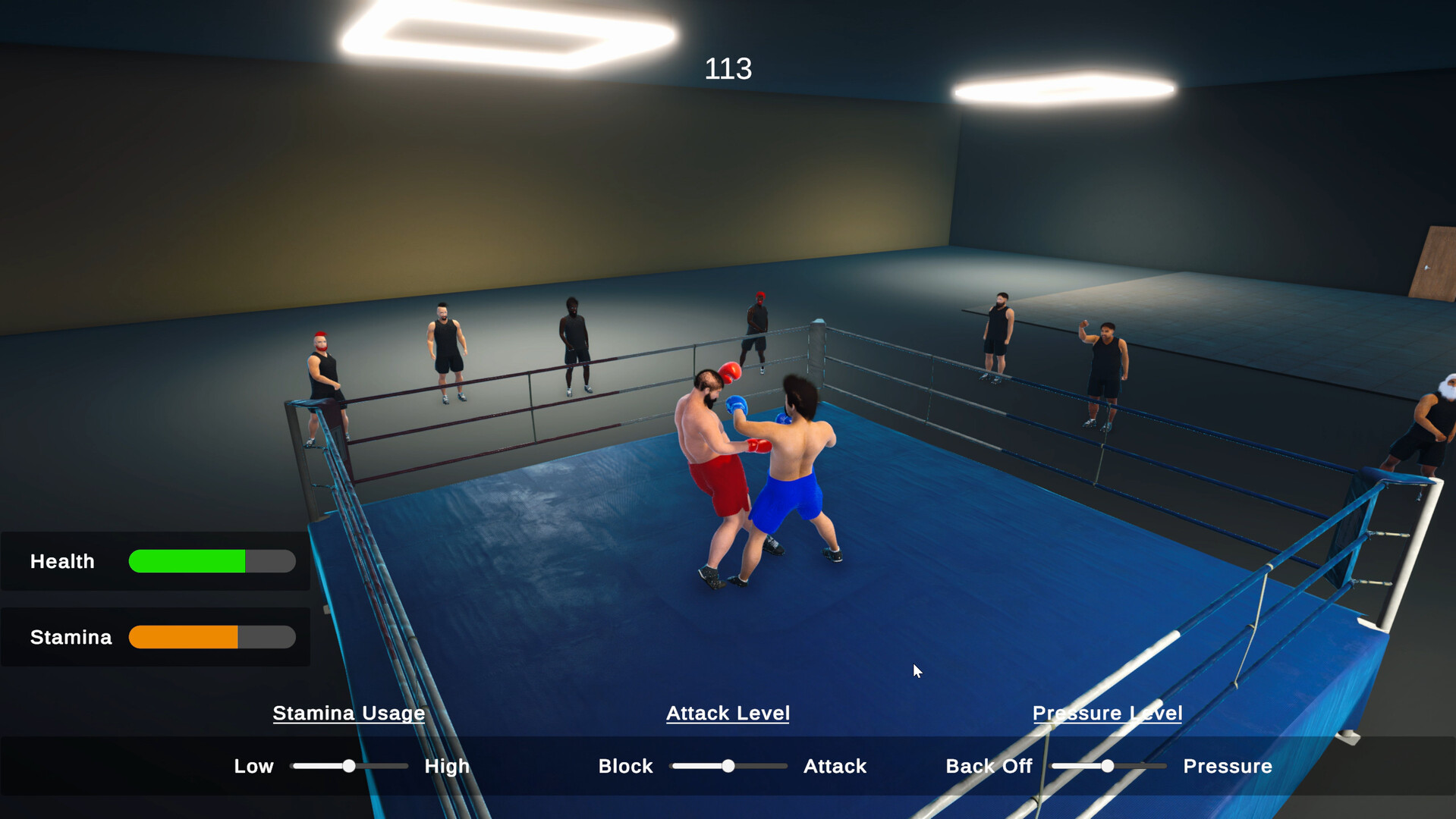Viewport: 1456px width, 819px height.
Task: Open the underlined Pressure Level heading
Action: click(1107, 713)
